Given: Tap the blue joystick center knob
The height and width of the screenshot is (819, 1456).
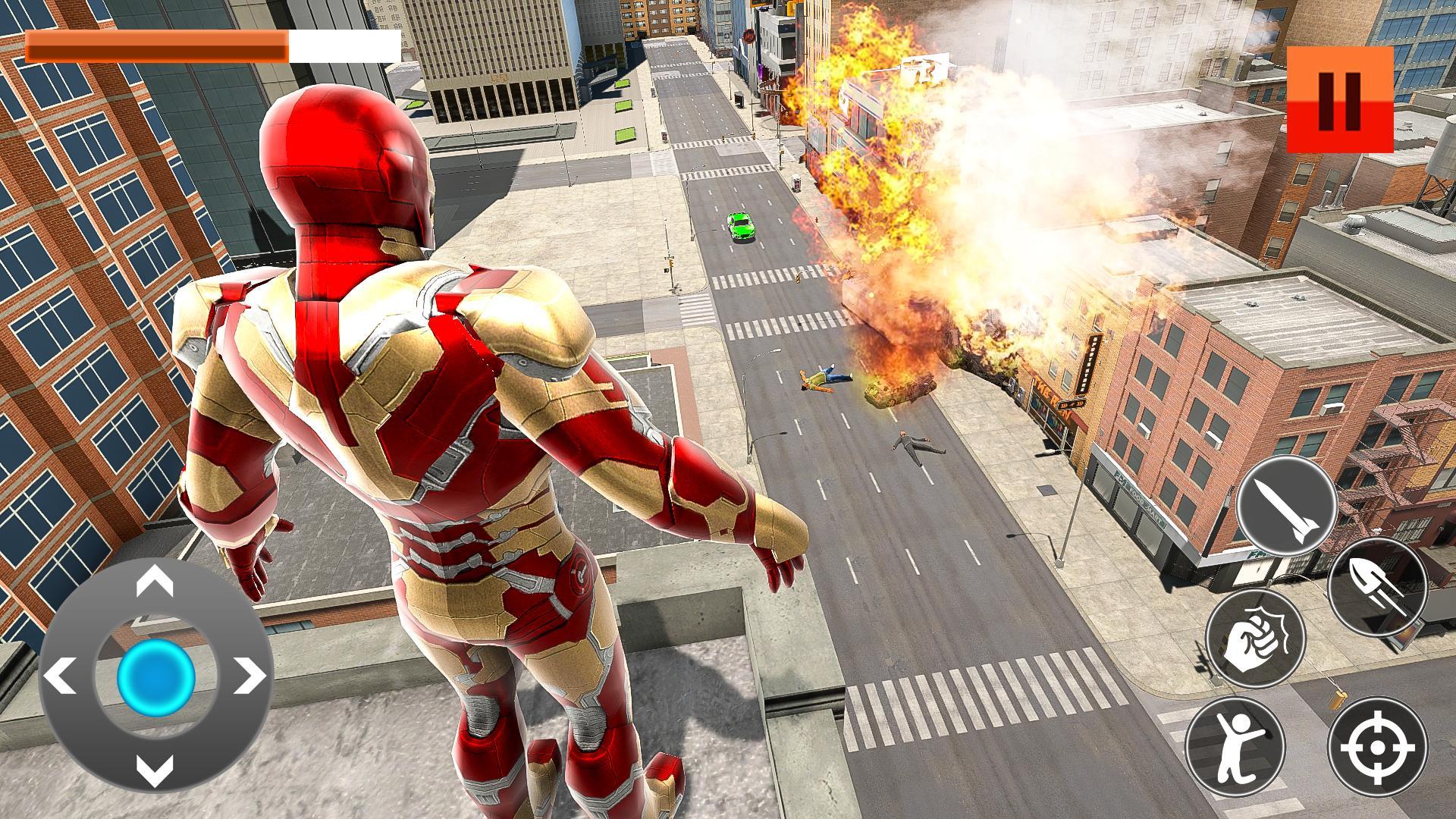Looking at the screenshot, I should point(155,676).
